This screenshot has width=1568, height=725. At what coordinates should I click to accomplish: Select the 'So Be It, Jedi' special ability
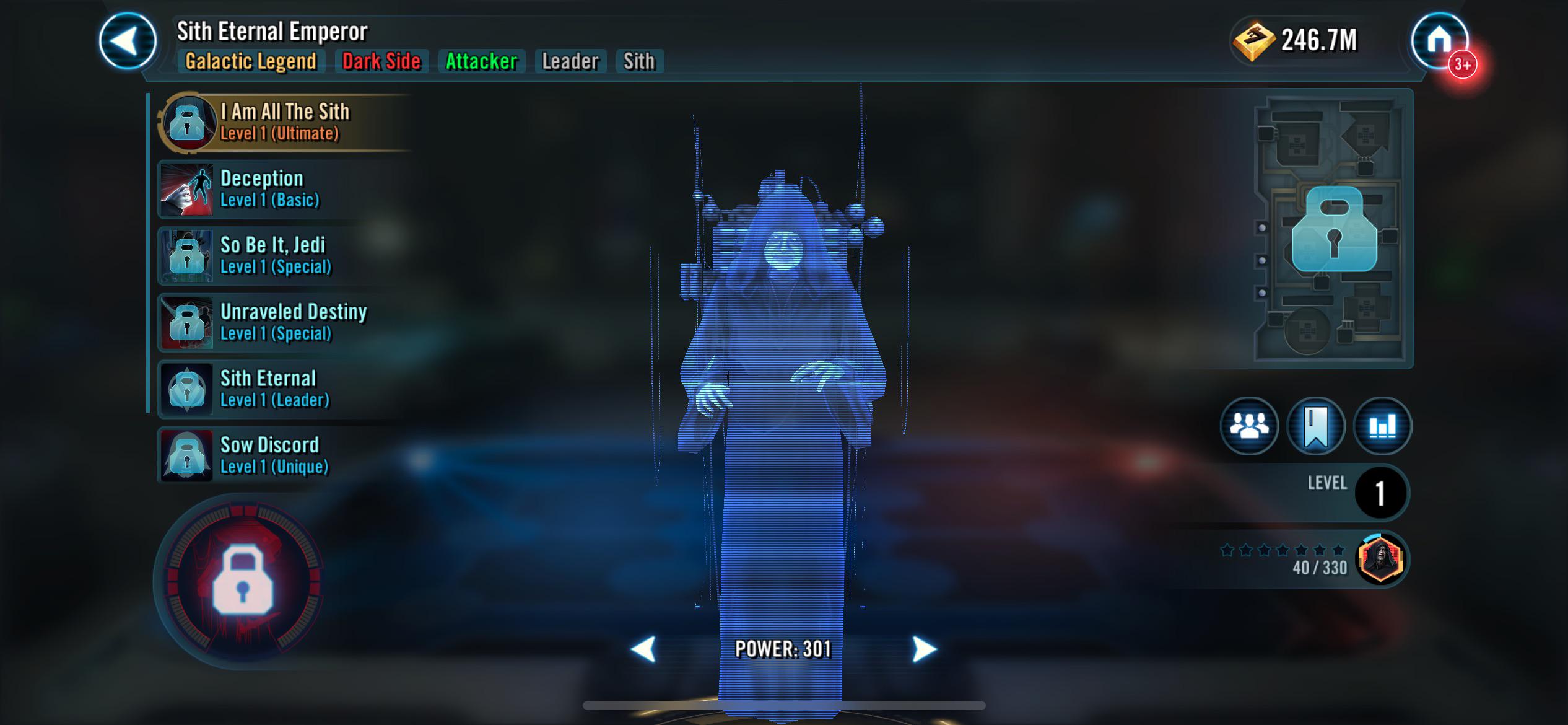tap(285, 256)
